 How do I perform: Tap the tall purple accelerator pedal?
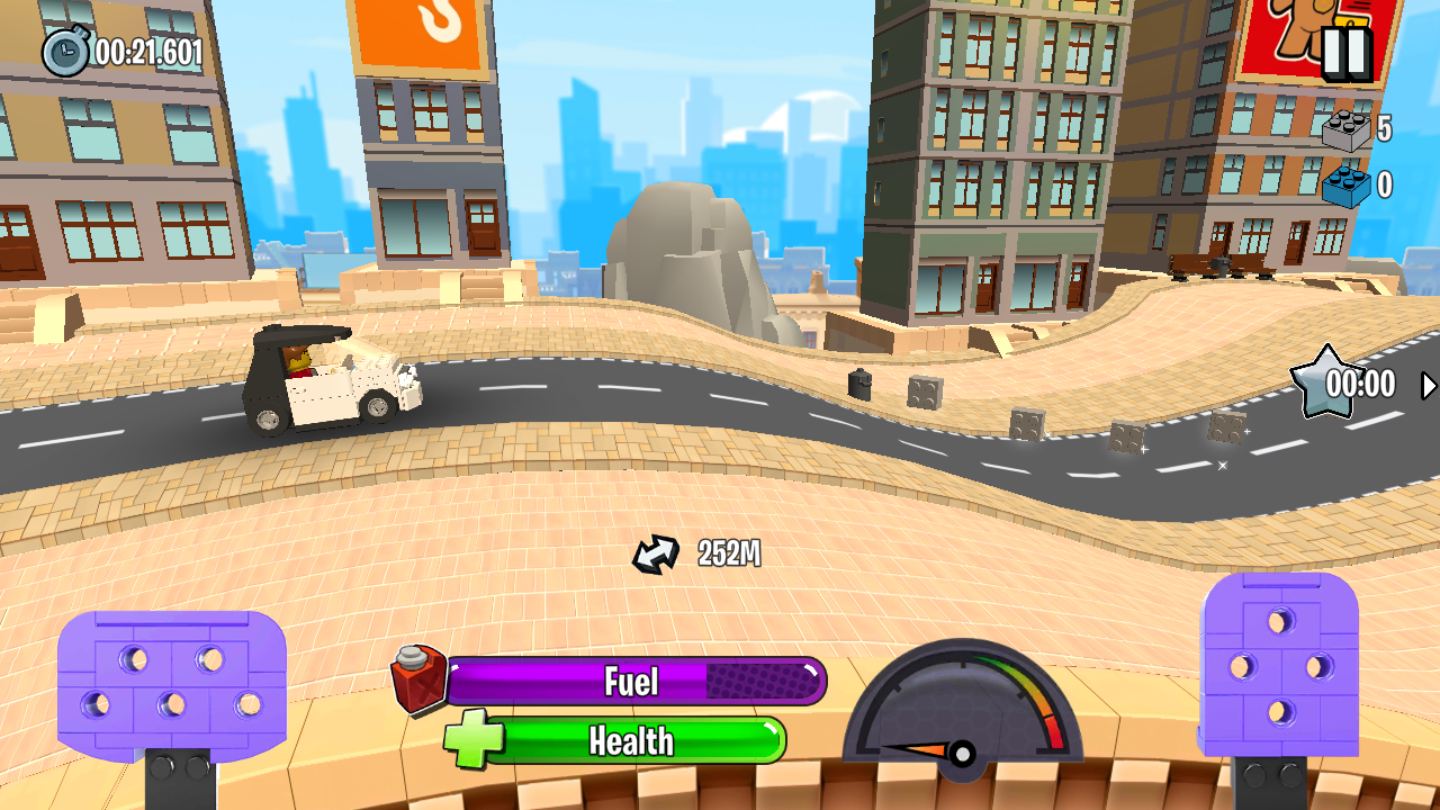pyautogui.click(x=1279, y=665)
